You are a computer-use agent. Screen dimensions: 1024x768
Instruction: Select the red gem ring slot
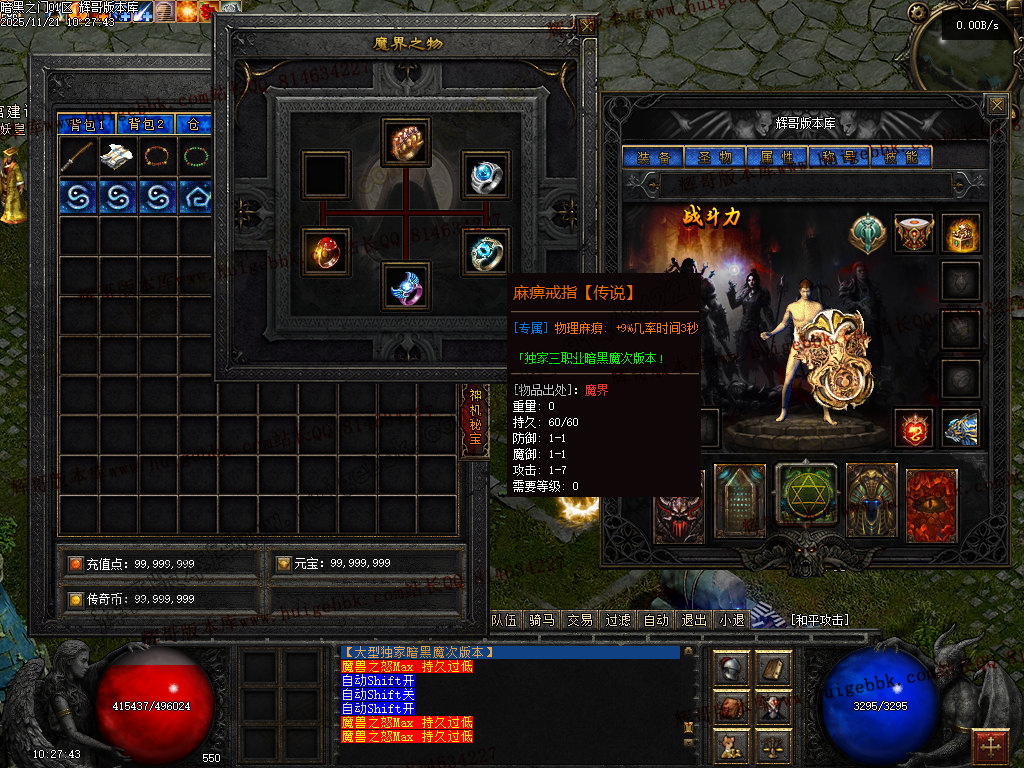[326, 252]
